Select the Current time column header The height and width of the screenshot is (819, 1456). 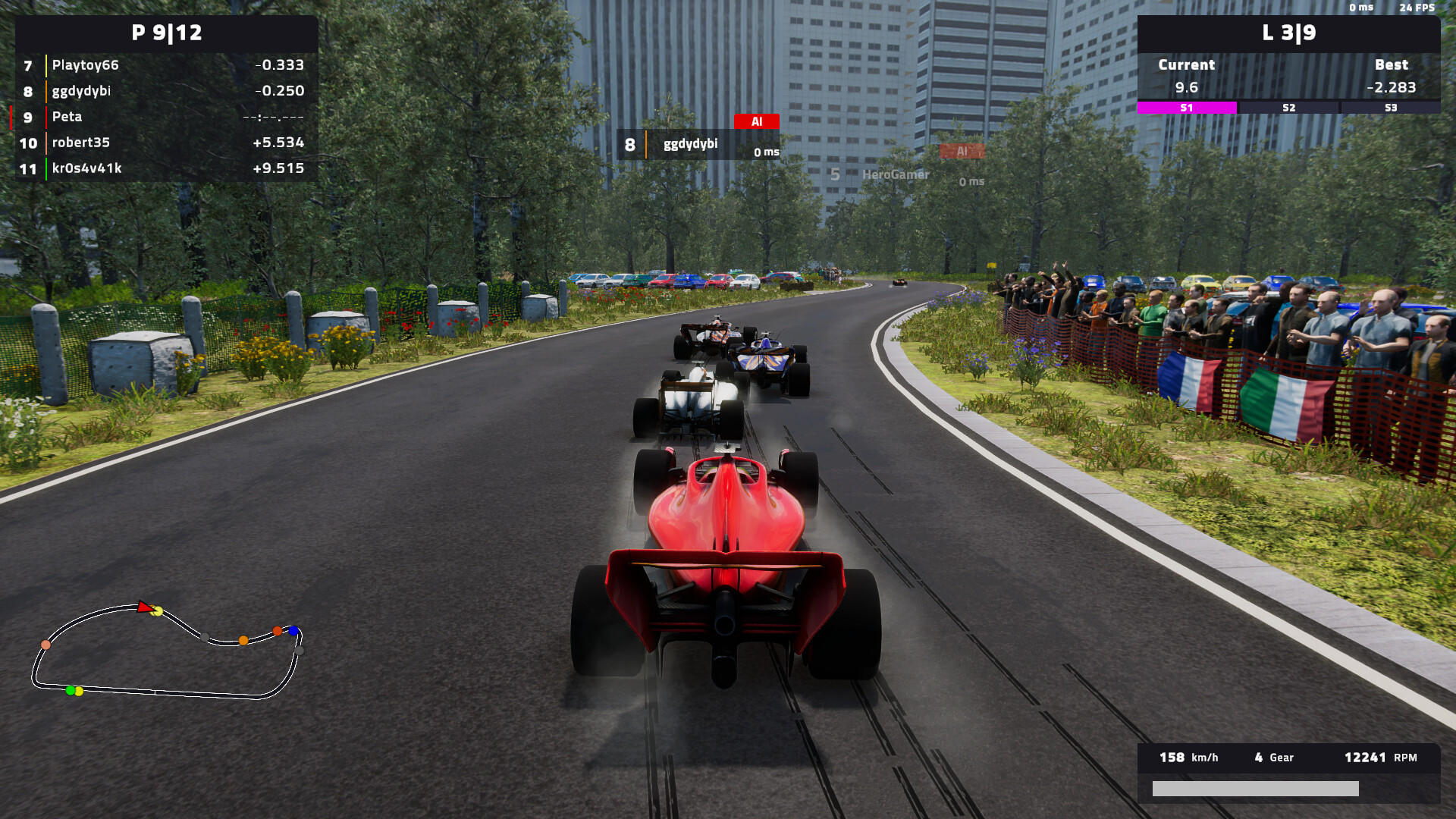(1185, 64)
